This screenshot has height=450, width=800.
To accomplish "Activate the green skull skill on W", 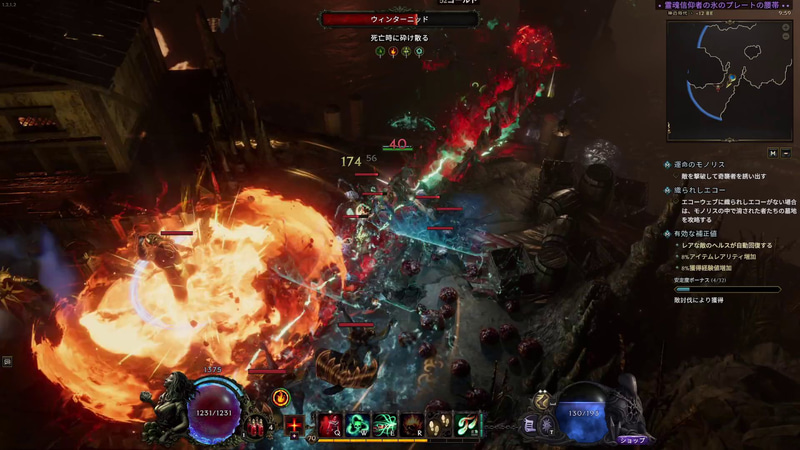I will click(x=358, y=425).
